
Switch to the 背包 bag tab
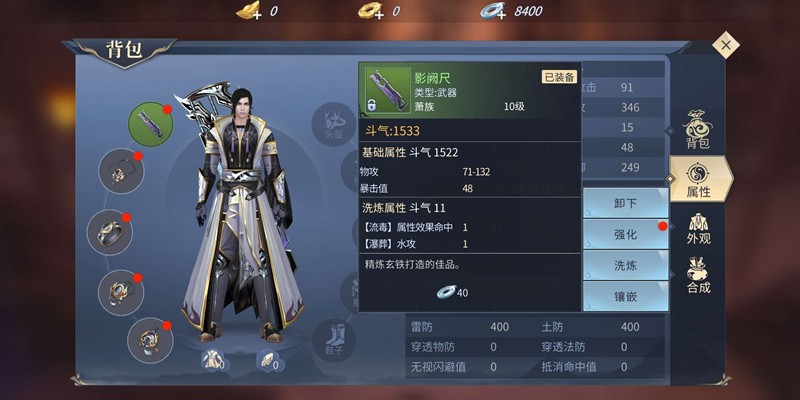[x=697, y=132]
